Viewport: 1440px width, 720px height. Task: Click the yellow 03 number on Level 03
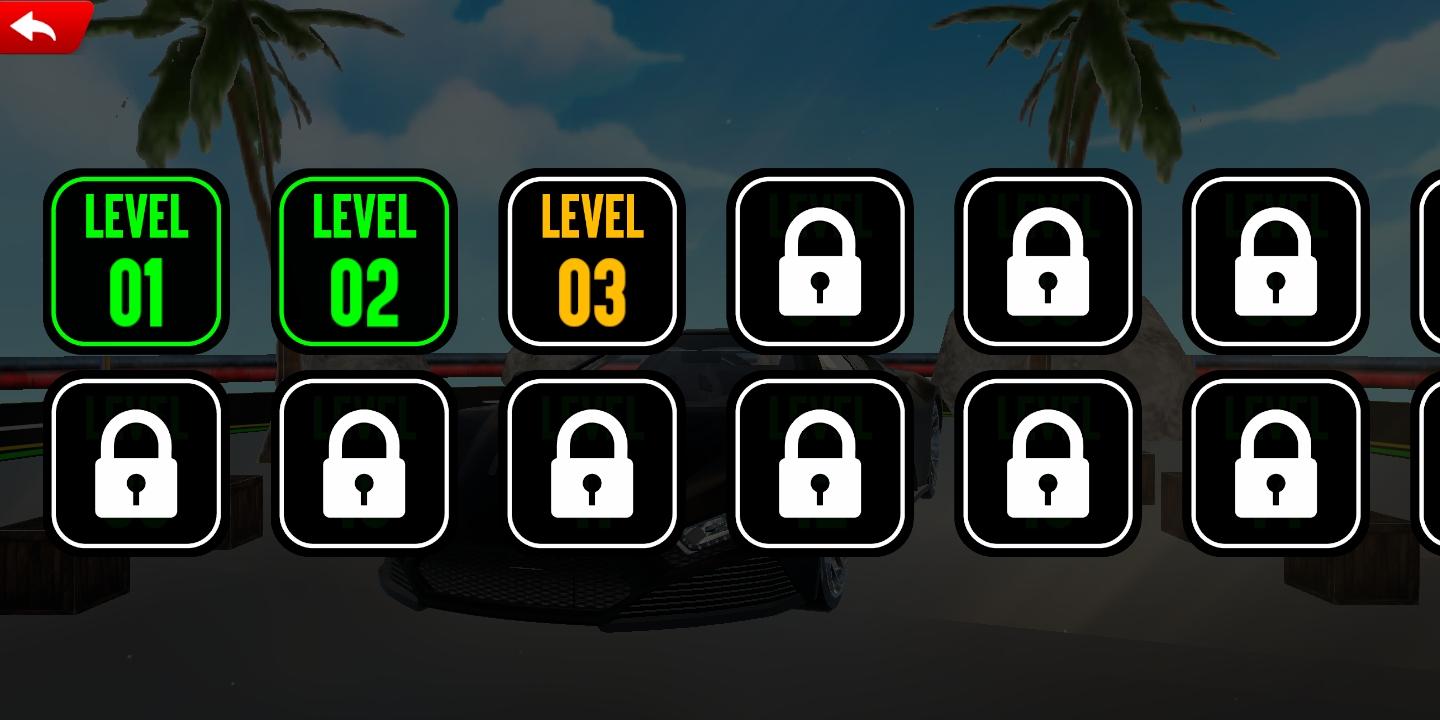click(x=592, y=290)
